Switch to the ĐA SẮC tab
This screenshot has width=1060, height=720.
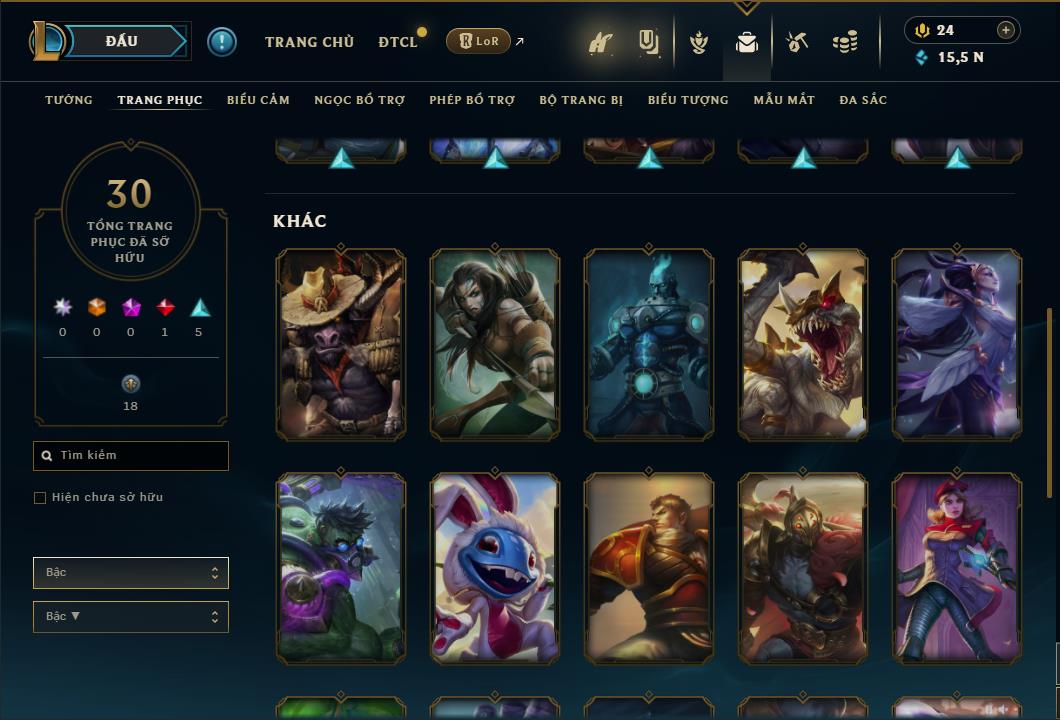(863, 100)
